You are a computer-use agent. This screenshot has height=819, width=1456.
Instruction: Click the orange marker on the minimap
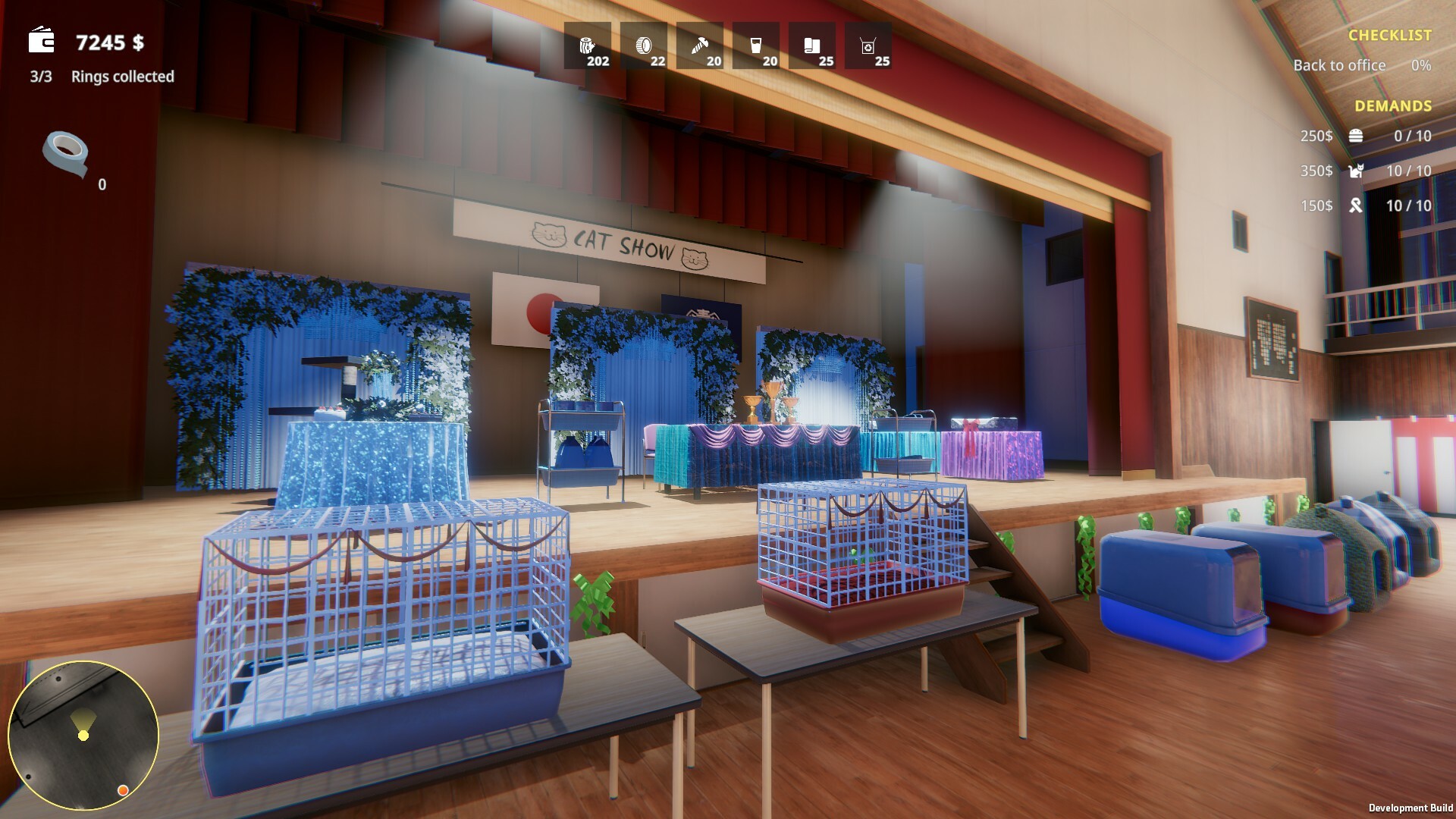coord(122,791)
